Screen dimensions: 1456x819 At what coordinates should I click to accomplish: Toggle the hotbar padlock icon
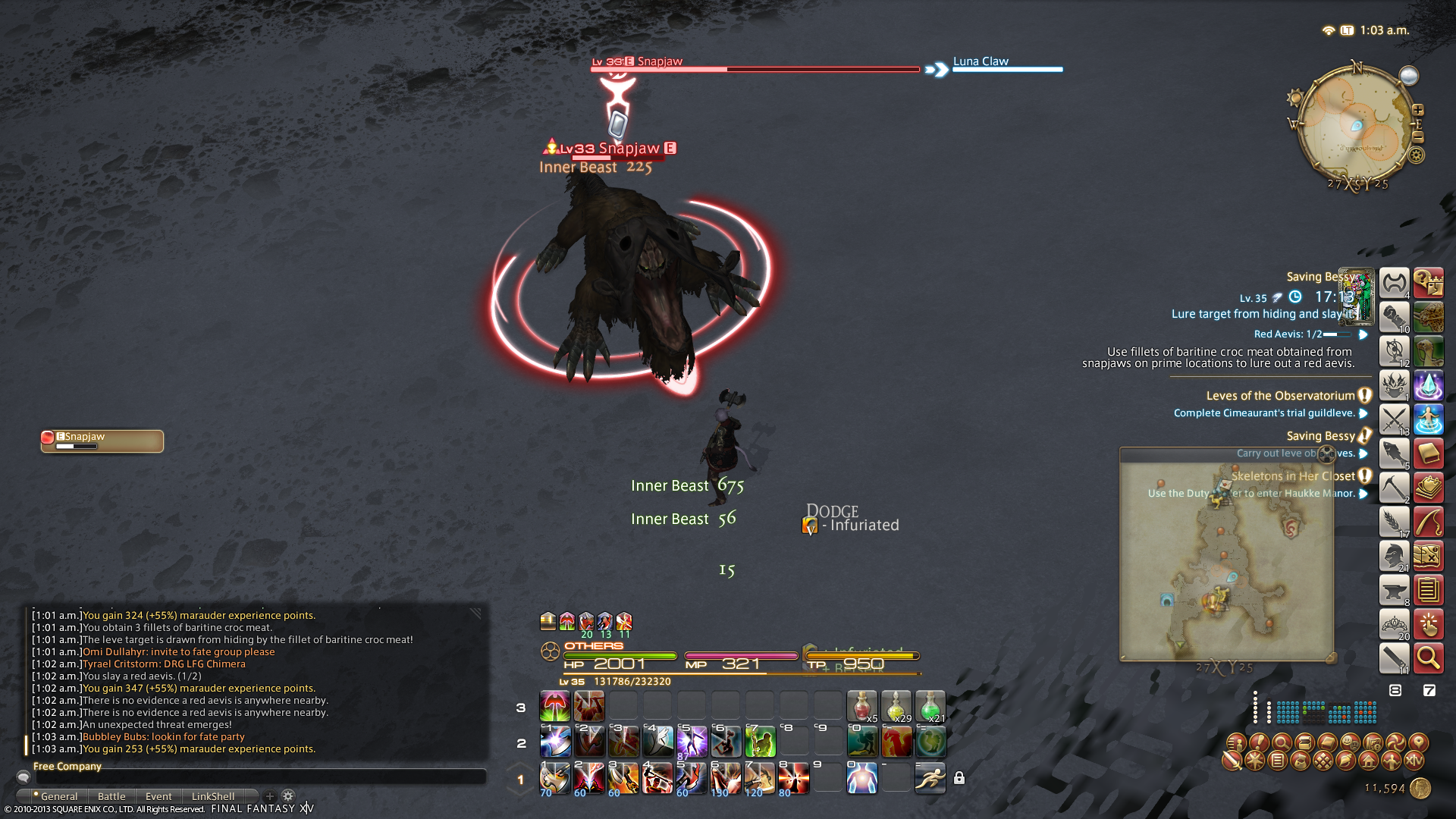tap(959, 778)
